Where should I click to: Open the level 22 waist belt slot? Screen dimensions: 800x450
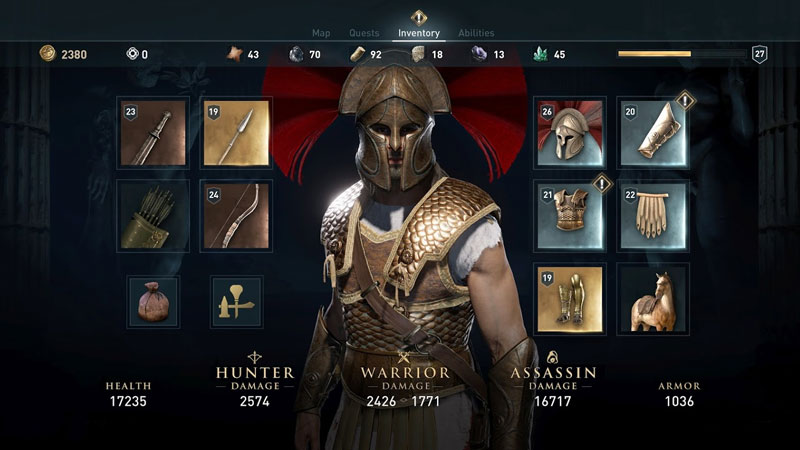pos(653,215)
